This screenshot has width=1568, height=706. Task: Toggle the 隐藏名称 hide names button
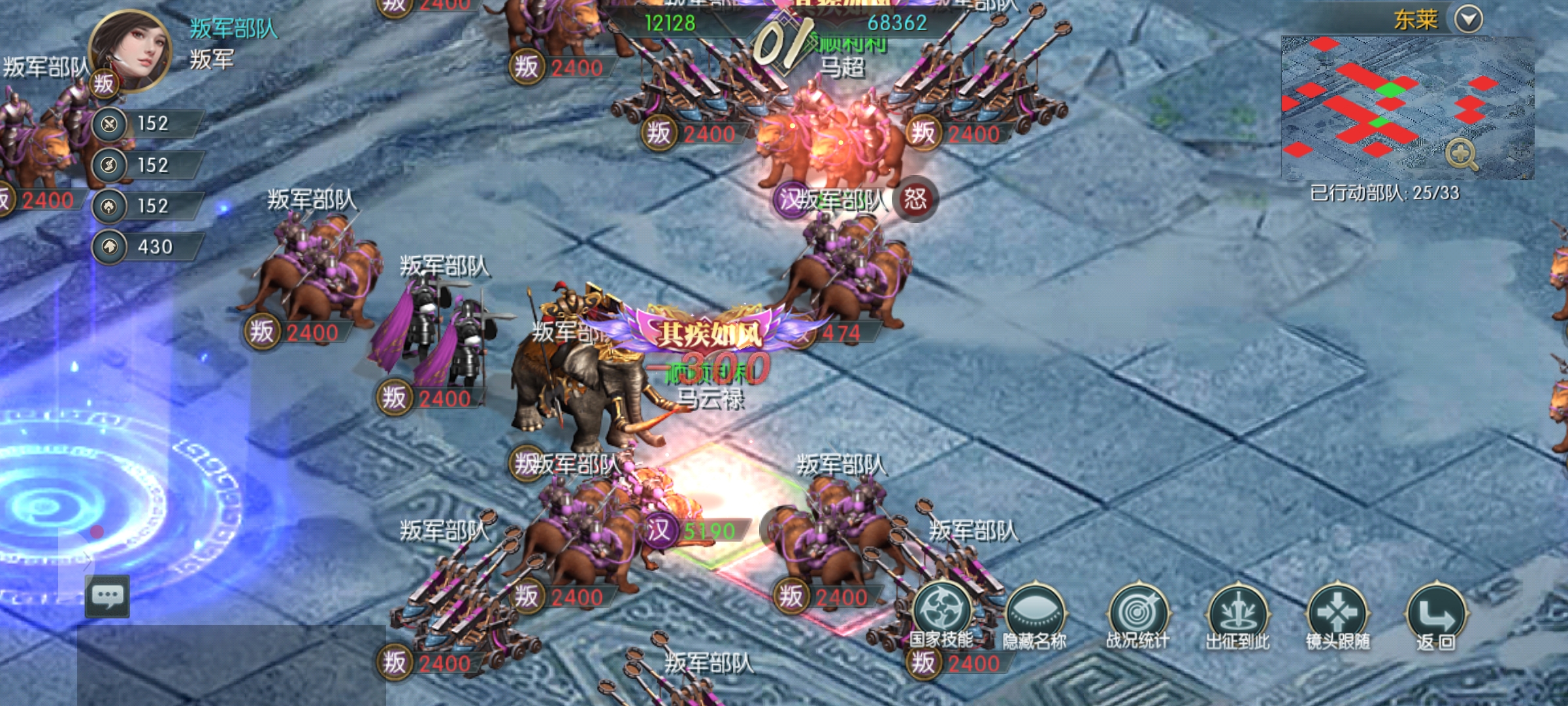[1036, 614]
